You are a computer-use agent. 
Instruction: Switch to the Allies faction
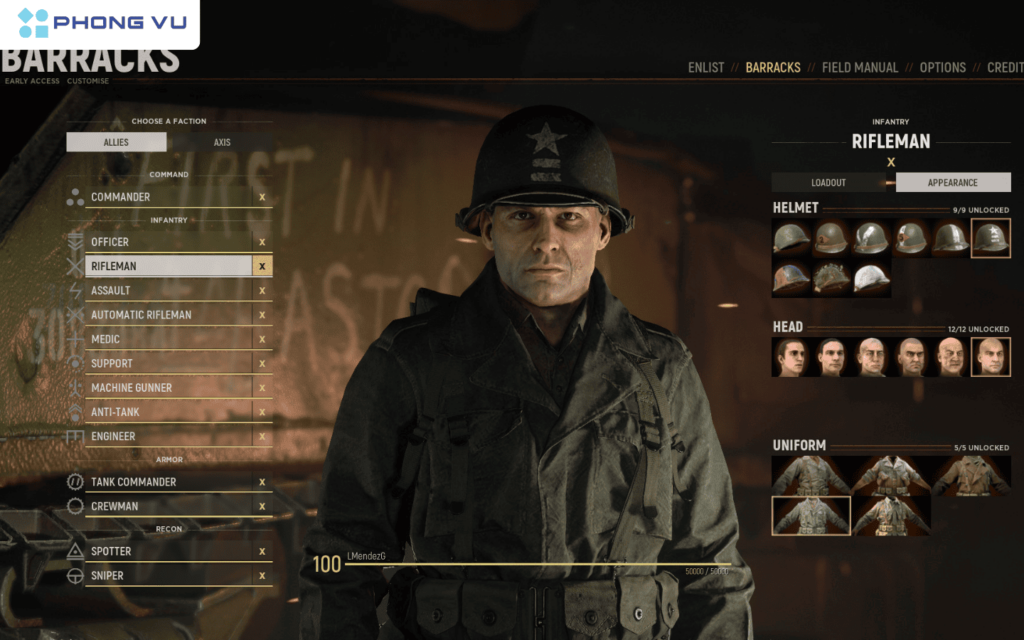coord(116,142)
